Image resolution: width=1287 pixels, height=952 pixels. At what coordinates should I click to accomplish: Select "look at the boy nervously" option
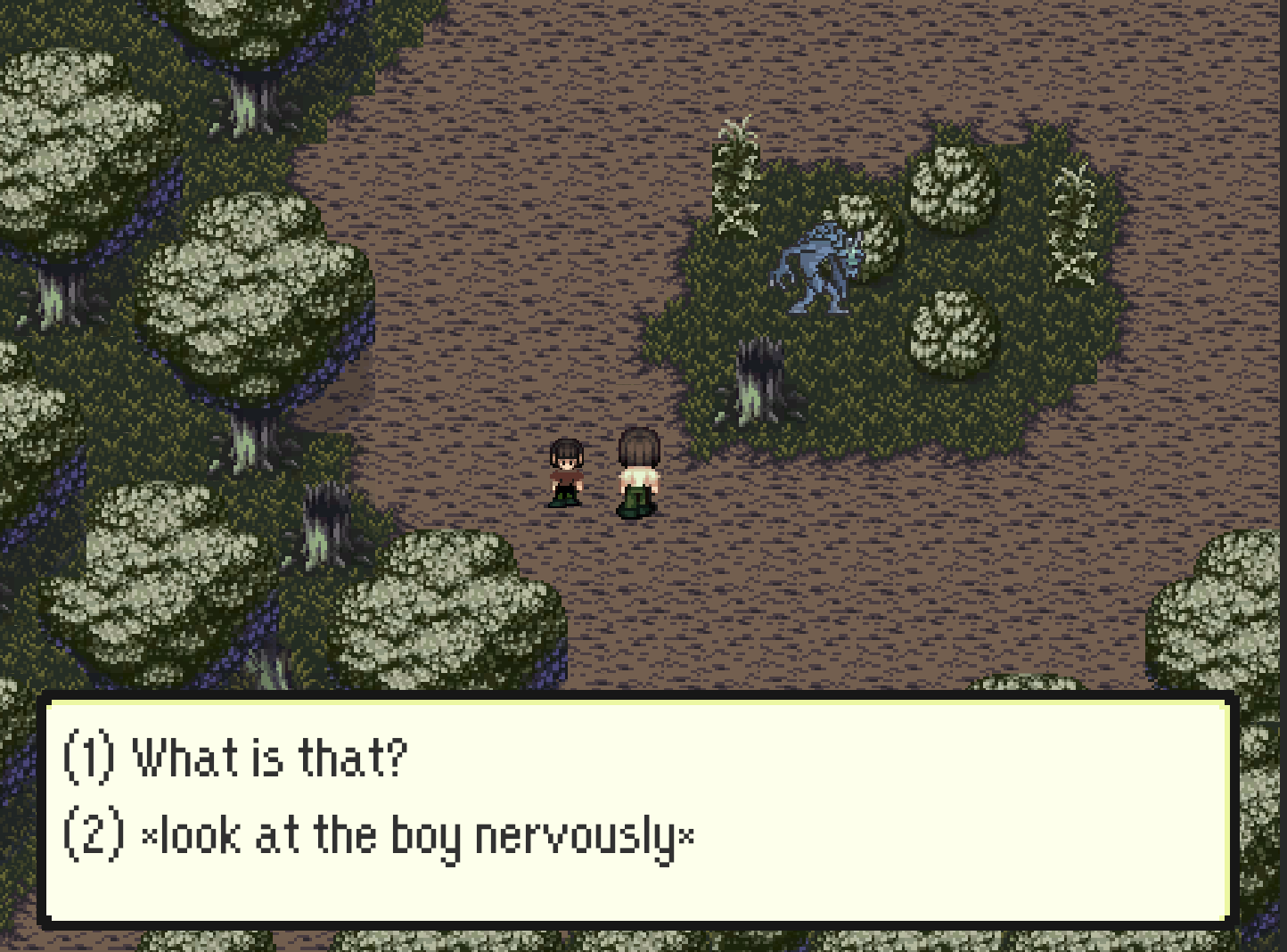[x=380, y=837]
